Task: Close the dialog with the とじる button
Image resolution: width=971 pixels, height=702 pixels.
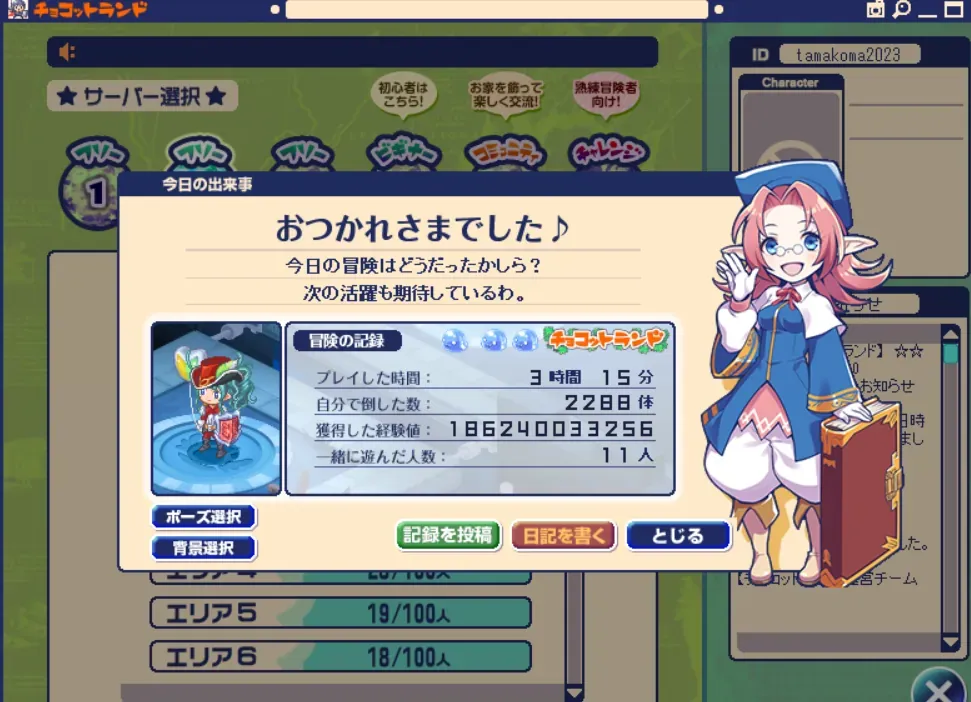Action: [x=678, y=535]
